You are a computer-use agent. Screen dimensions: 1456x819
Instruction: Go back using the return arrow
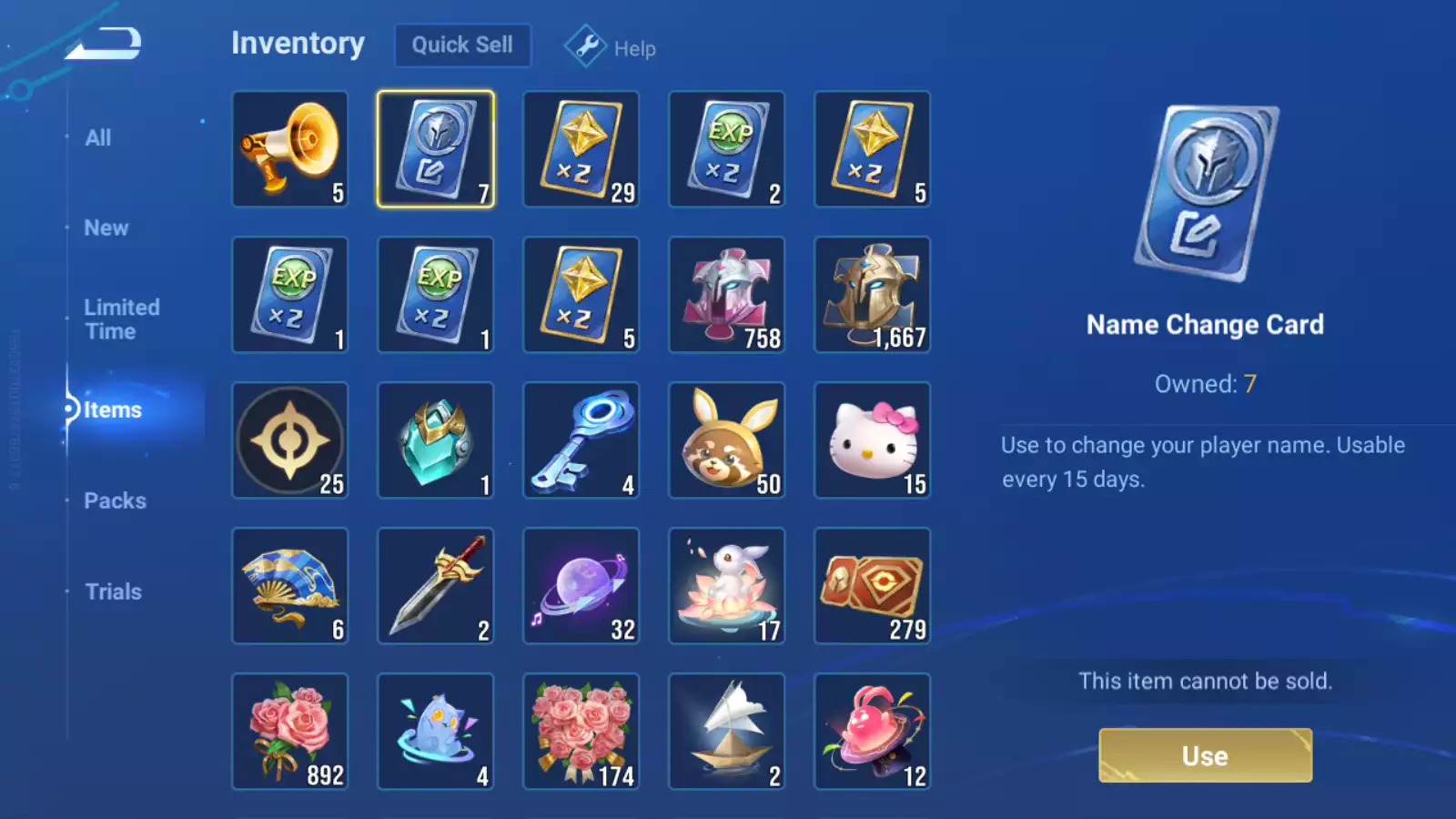[x=104, y=43]
